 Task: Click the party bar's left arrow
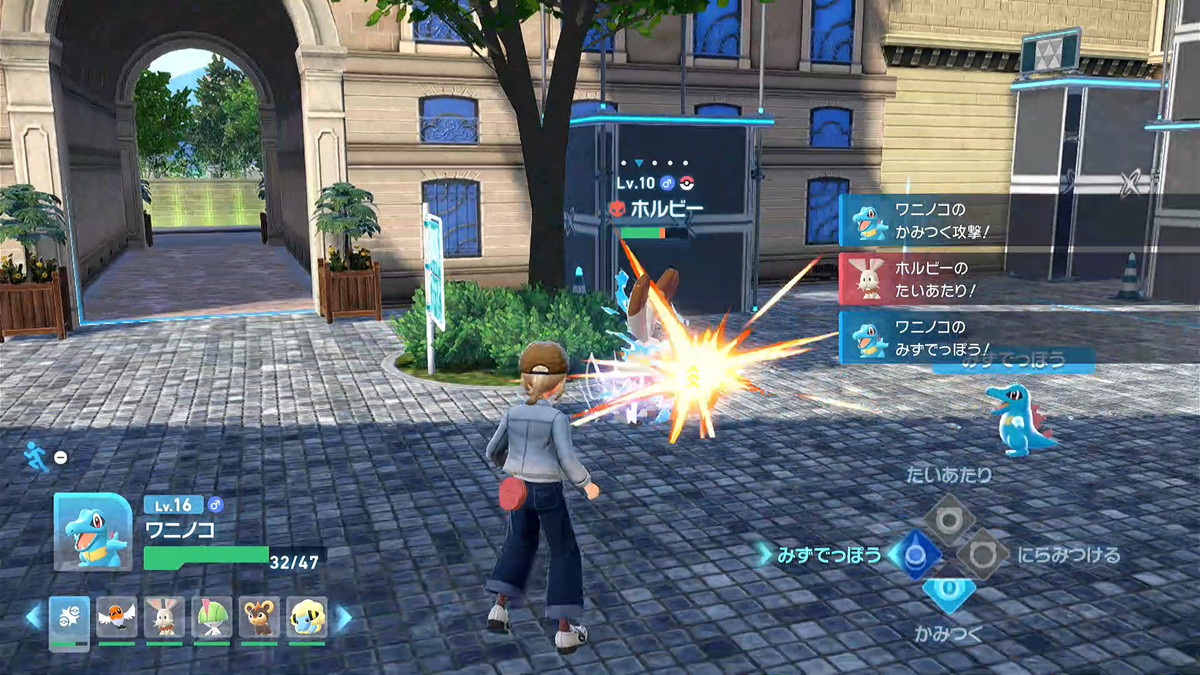33,617
